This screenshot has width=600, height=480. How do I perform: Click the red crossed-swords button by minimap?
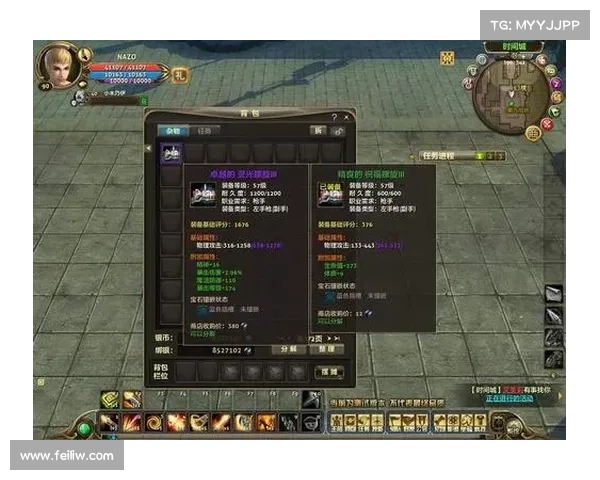pyautogui.click(x=546, y=126)
